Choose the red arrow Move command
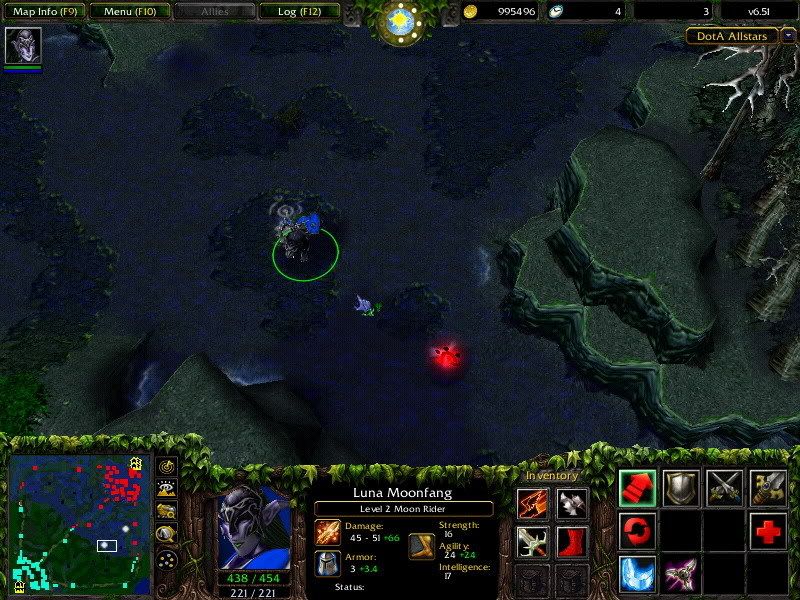Screen dimensions: 800x600 point(637,488)
